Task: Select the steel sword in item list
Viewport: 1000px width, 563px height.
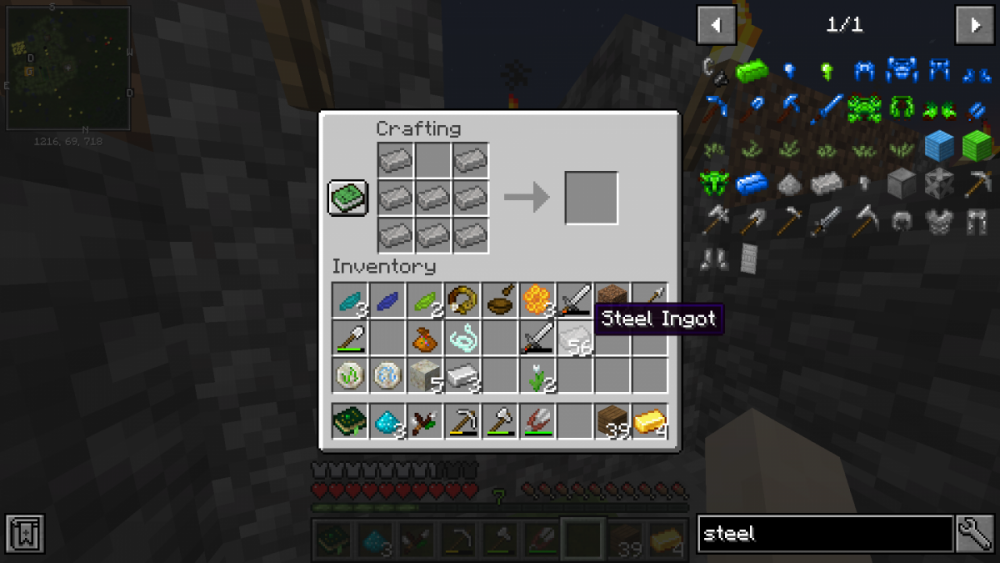Action: click(x=827, y=221)
